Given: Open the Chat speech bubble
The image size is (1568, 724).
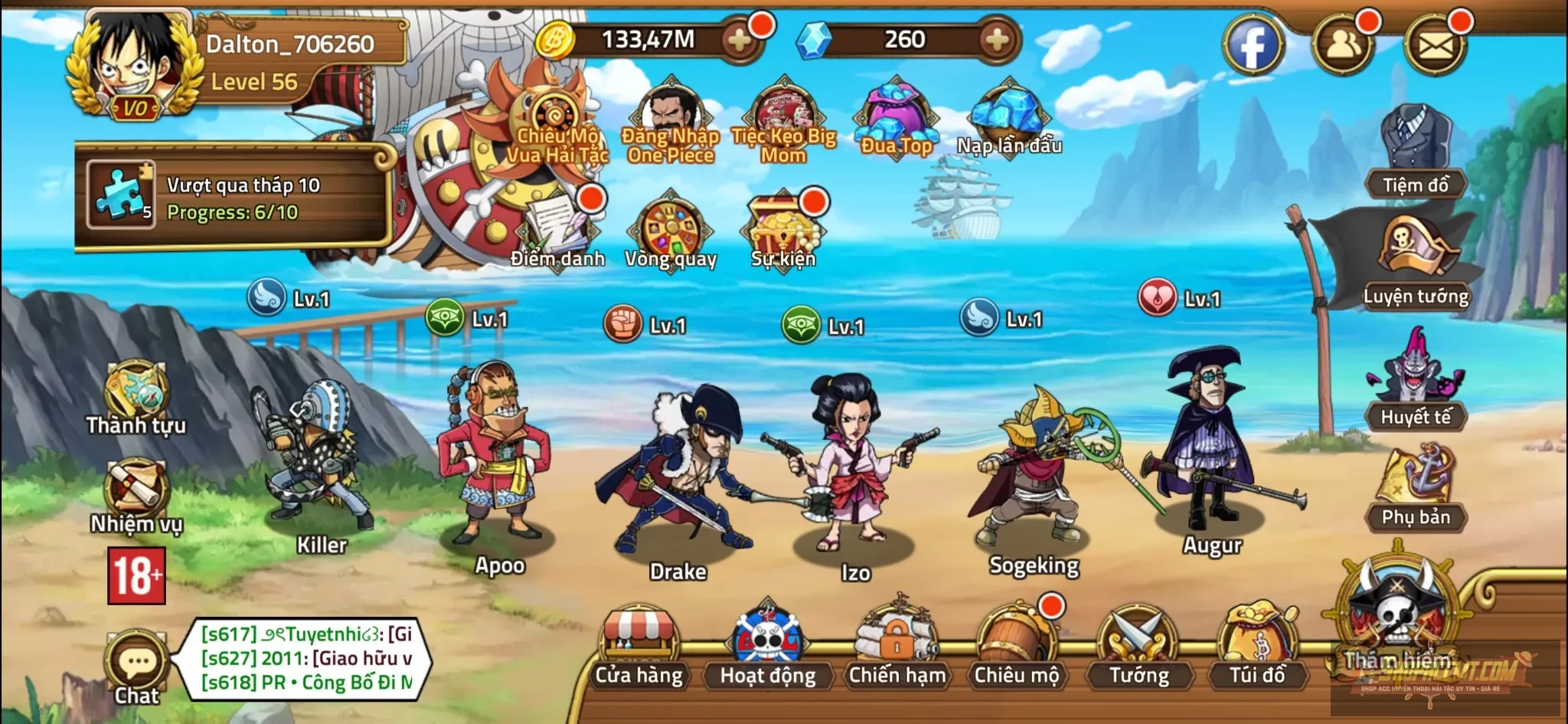Looking at the screenshot, I should point(137,667).
